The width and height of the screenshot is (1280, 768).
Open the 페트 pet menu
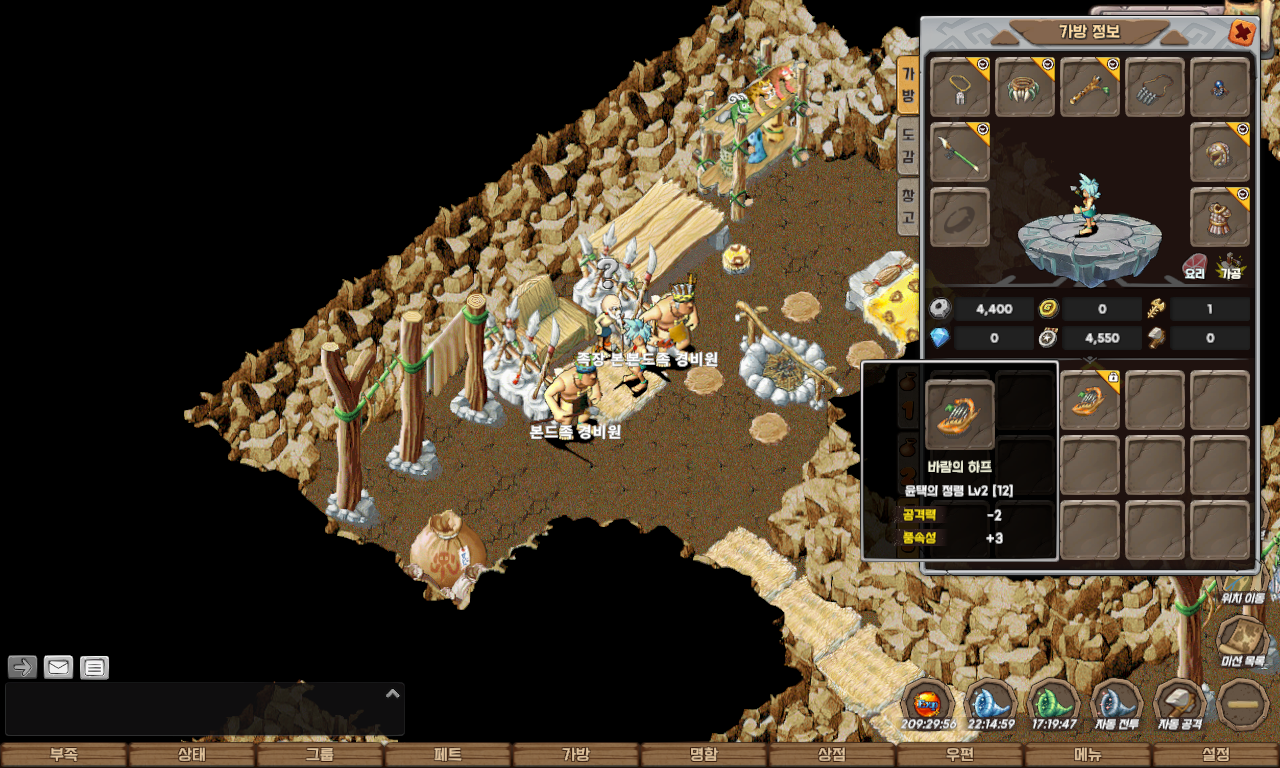point(448,755)
